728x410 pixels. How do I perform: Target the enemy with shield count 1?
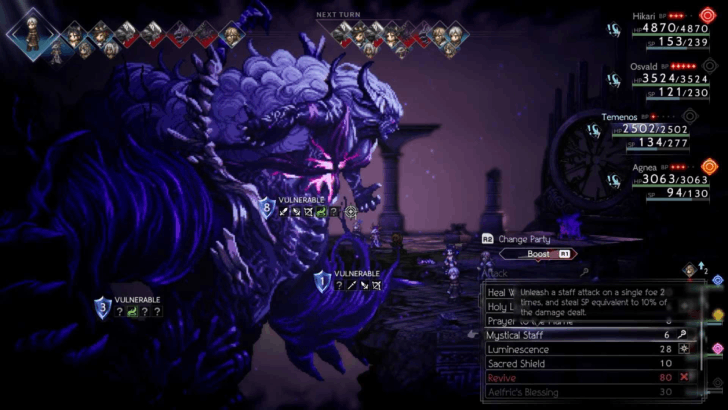(321, 282)
